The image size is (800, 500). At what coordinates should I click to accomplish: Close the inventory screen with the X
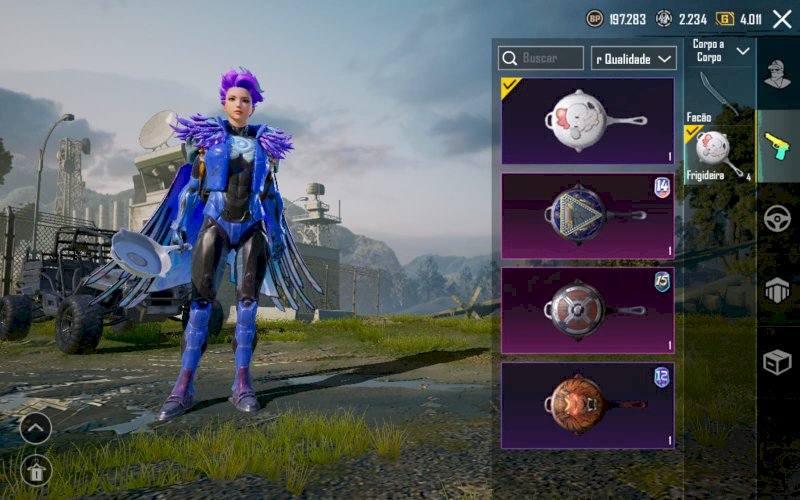[x=782, y=19]
